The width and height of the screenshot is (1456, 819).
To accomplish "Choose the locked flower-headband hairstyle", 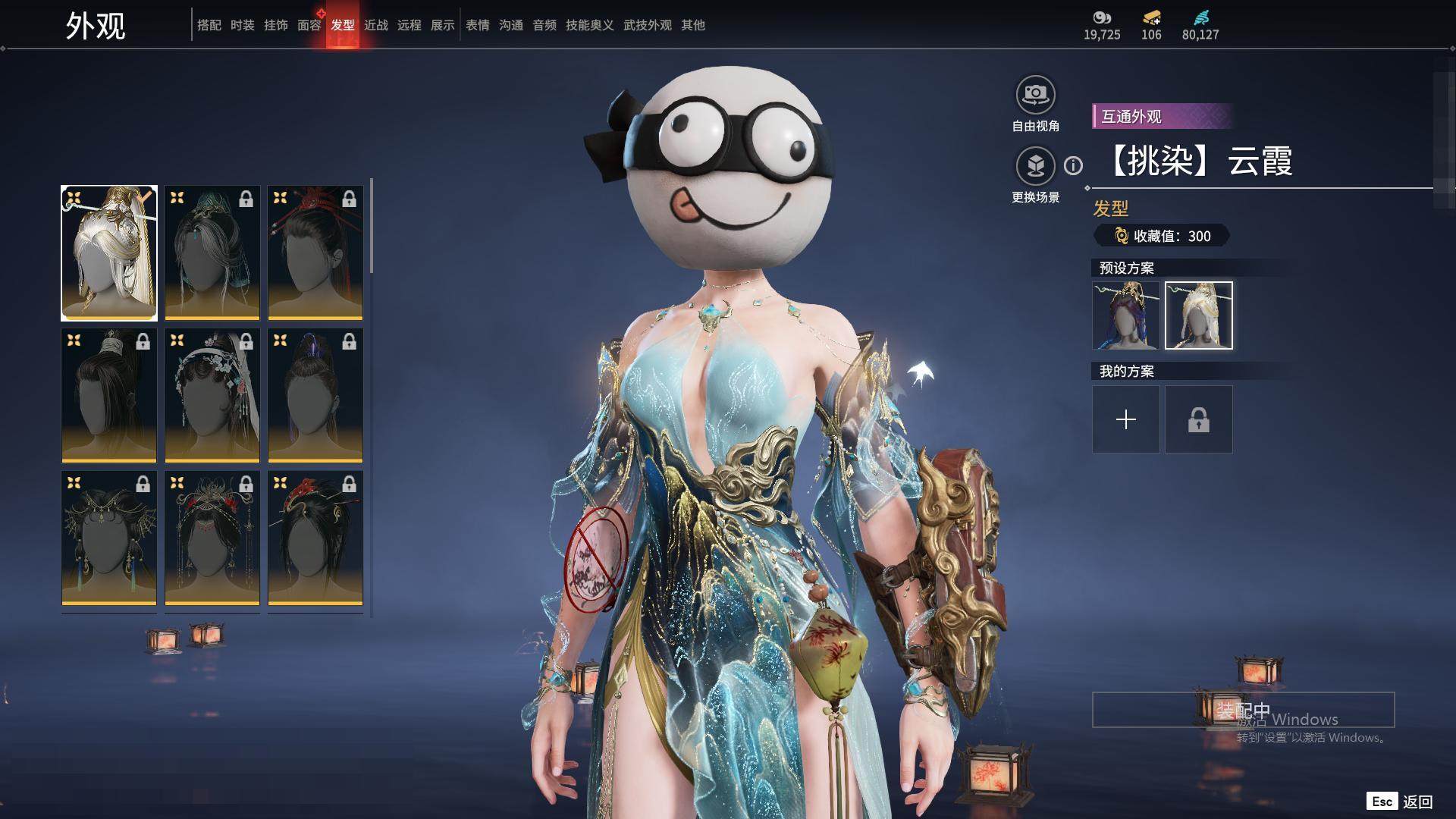I will coord(212,395).
